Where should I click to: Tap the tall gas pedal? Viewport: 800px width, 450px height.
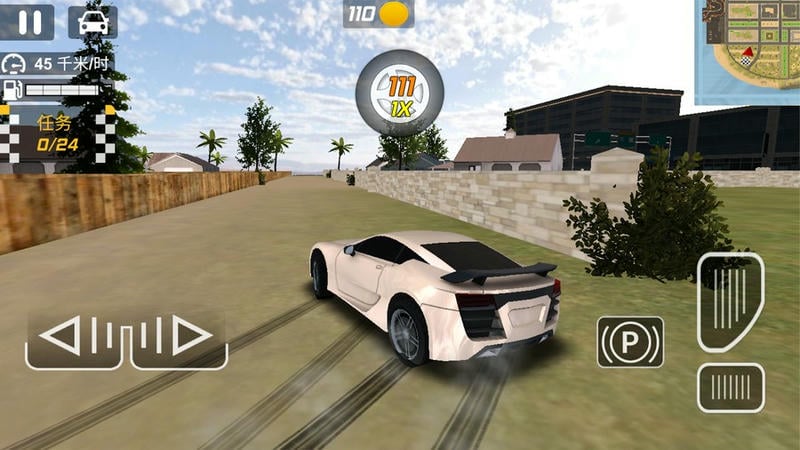[730, 301]
